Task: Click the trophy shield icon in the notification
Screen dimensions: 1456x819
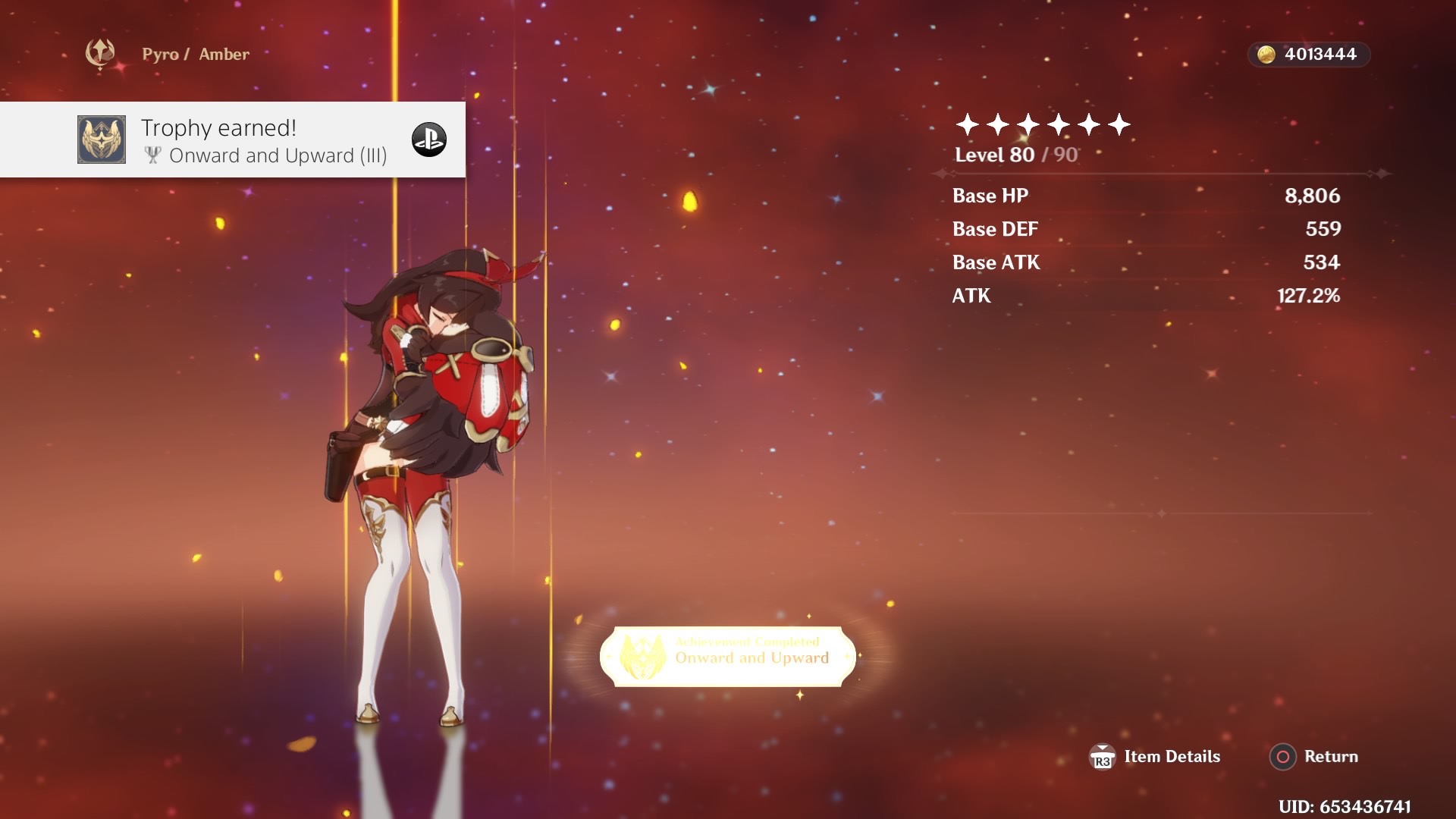Action: tap(102, 140)
